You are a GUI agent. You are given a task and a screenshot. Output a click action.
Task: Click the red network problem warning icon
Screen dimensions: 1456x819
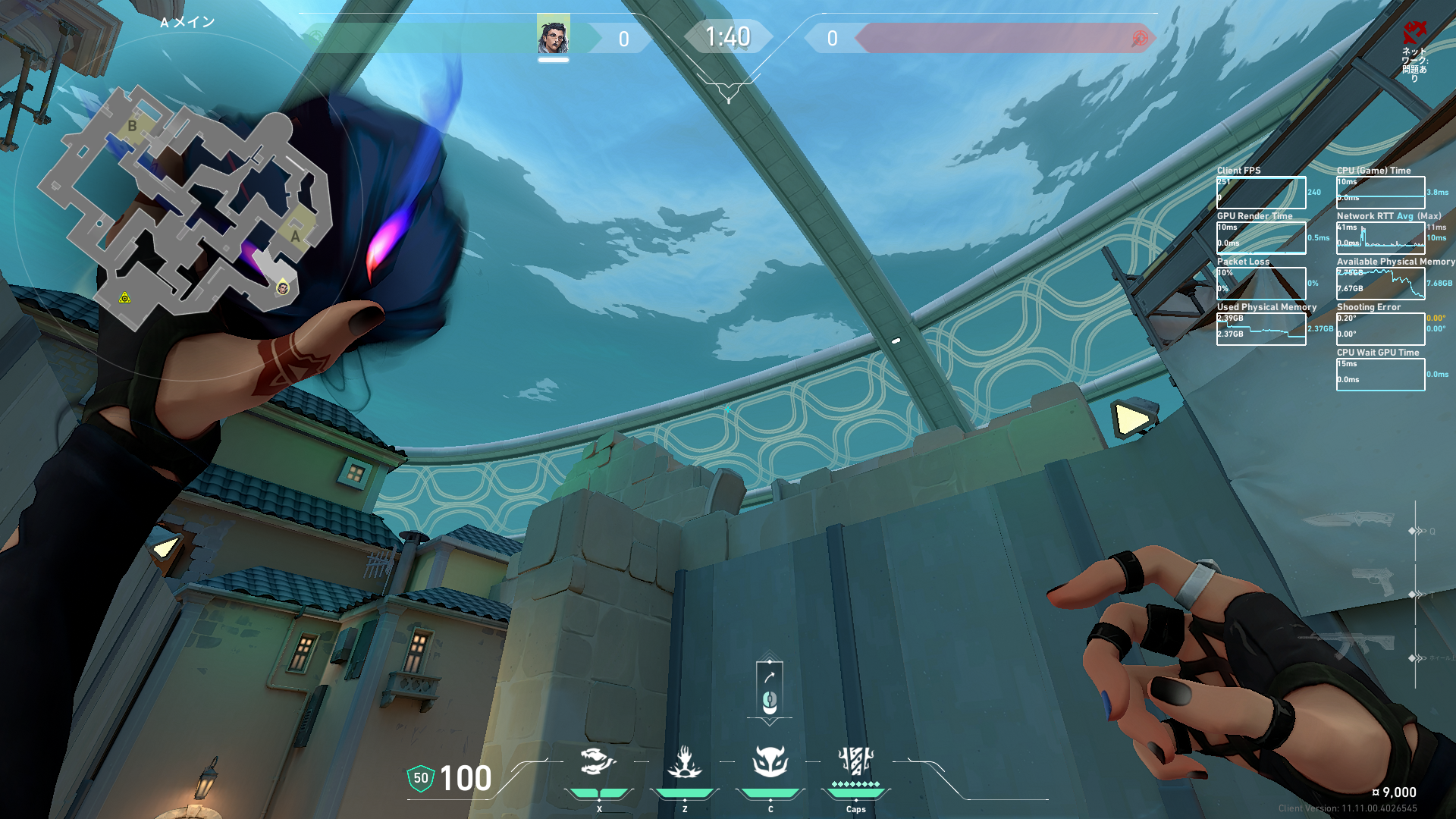click(1414, 33)
